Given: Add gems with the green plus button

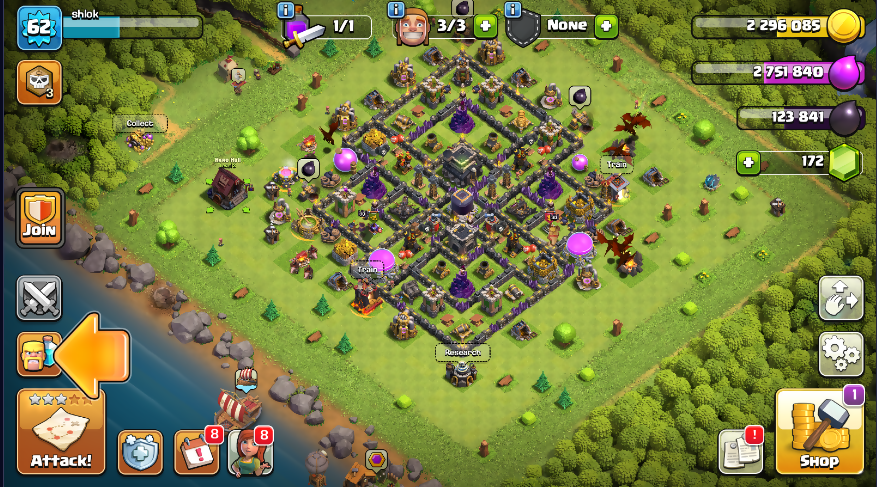Looking at the screenshot, I should (747, 161).
